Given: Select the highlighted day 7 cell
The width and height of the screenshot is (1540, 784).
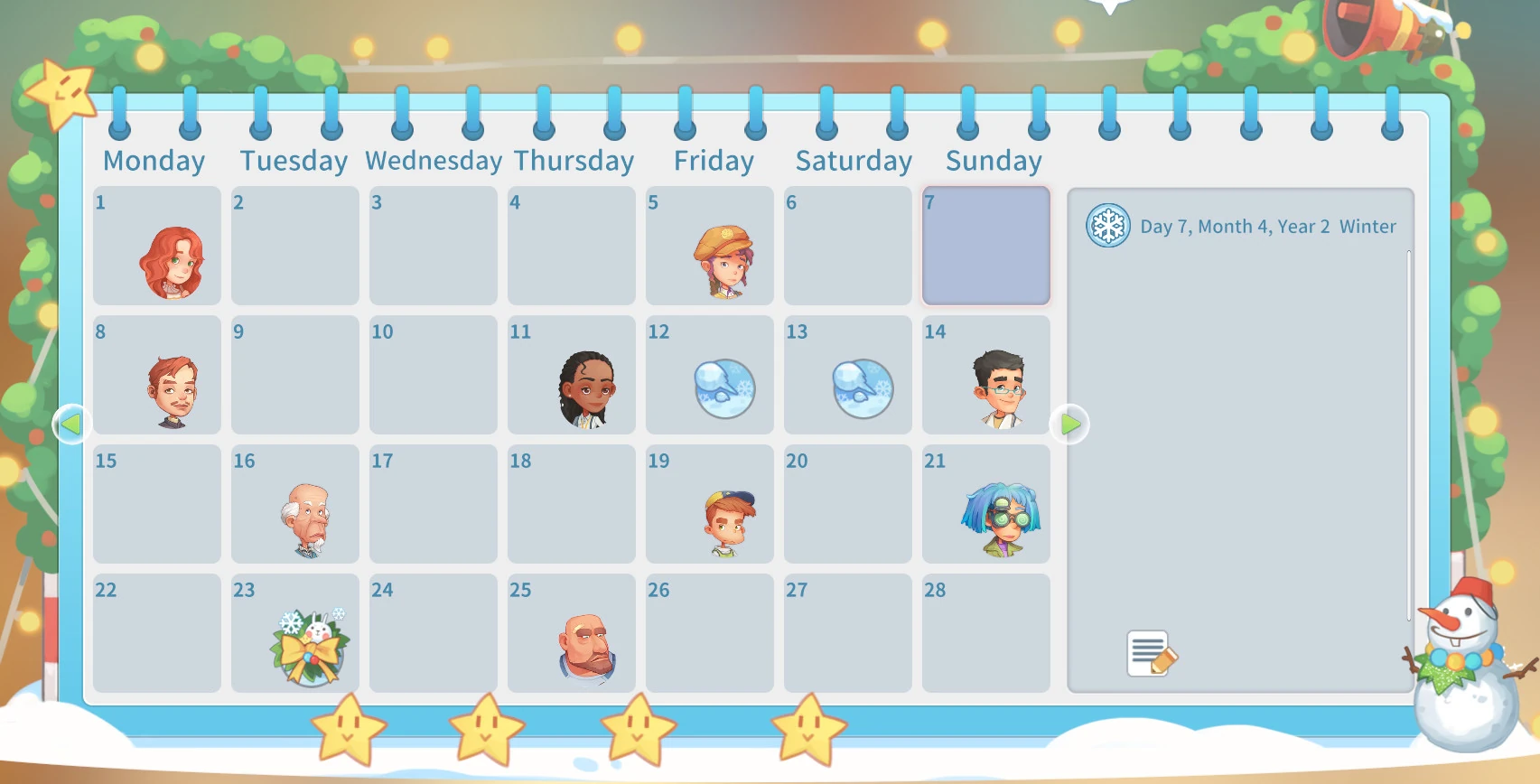Looking at the screenshot, I should 985,245.
